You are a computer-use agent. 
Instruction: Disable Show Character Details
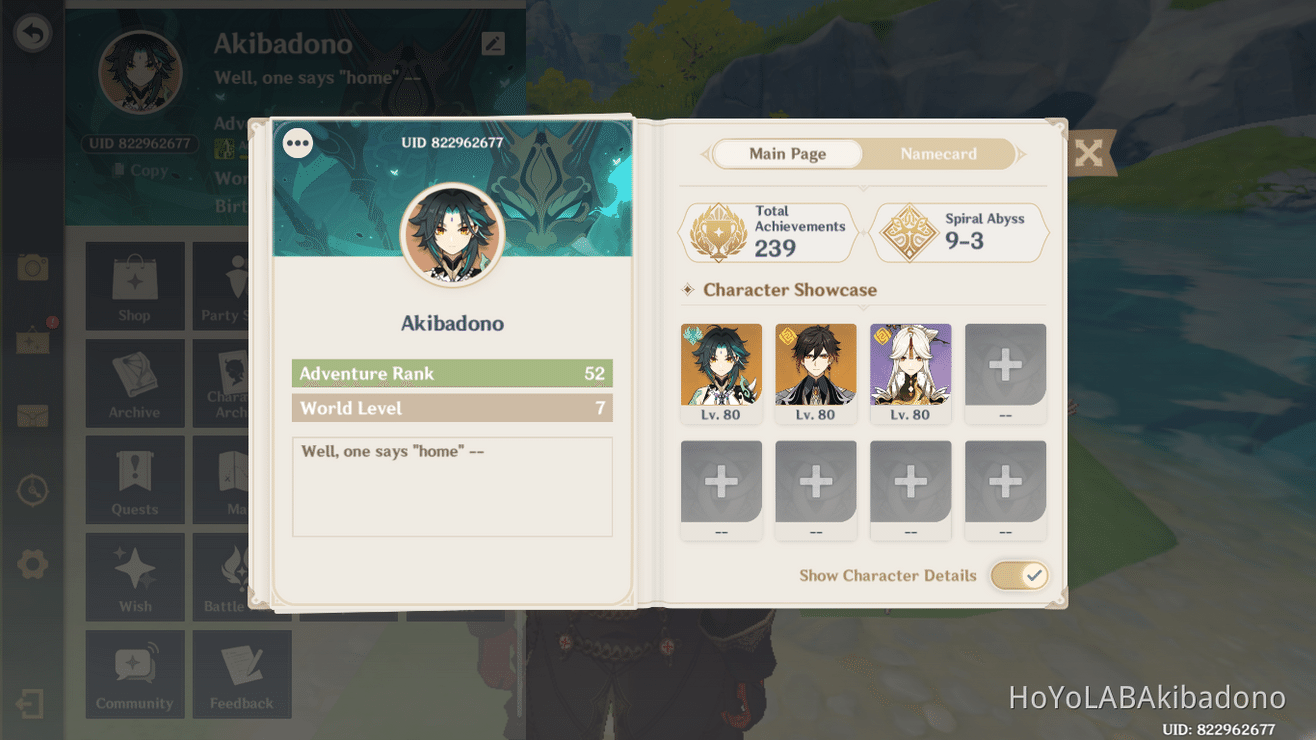coord(1018,575)
